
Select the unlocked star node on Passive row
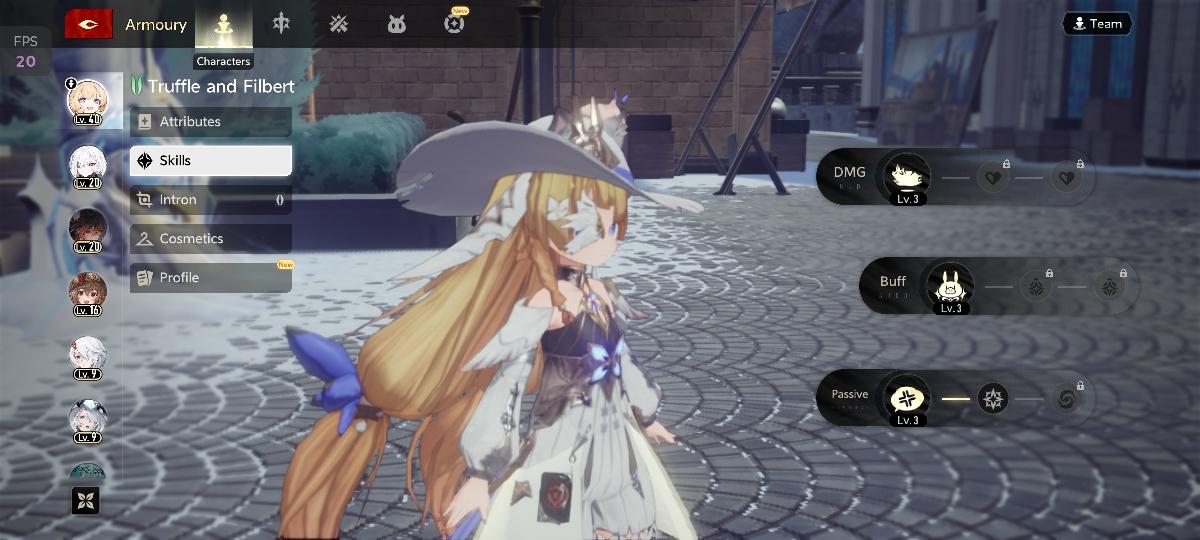pyautogui.click(x=992, y=398)
